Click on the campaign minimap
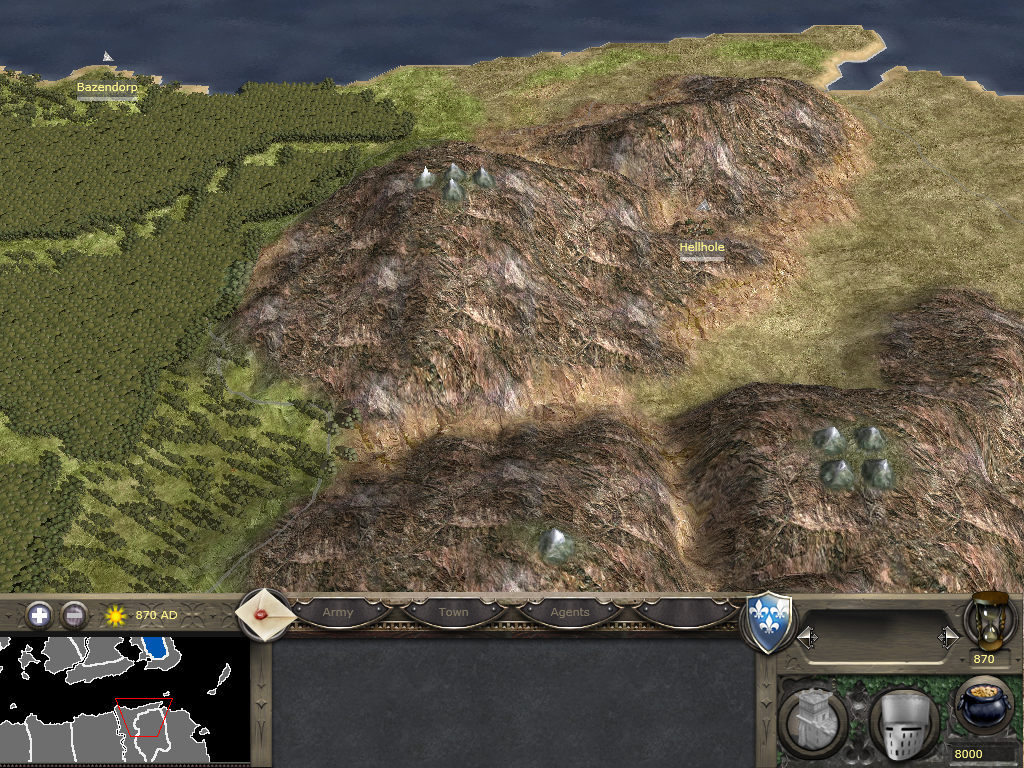 point(124,700)
